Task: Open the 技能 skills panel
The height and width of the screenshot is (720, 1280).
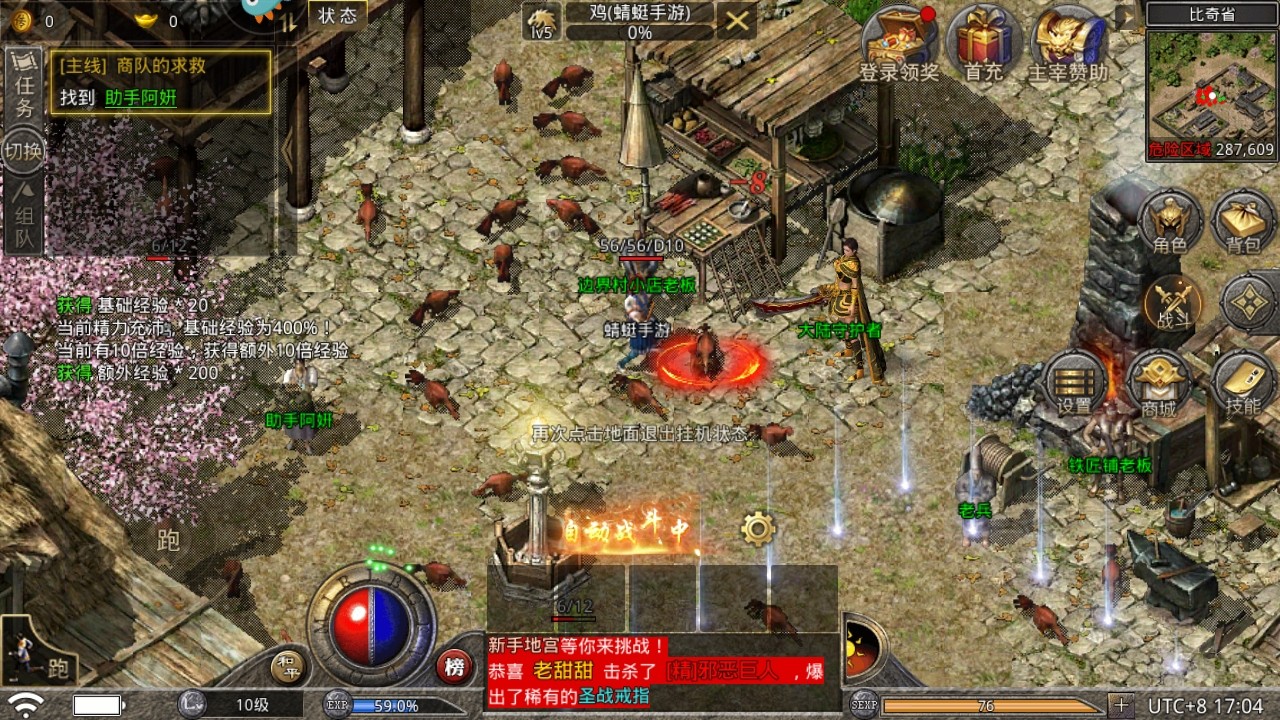Action: [x=1242, y=384]
